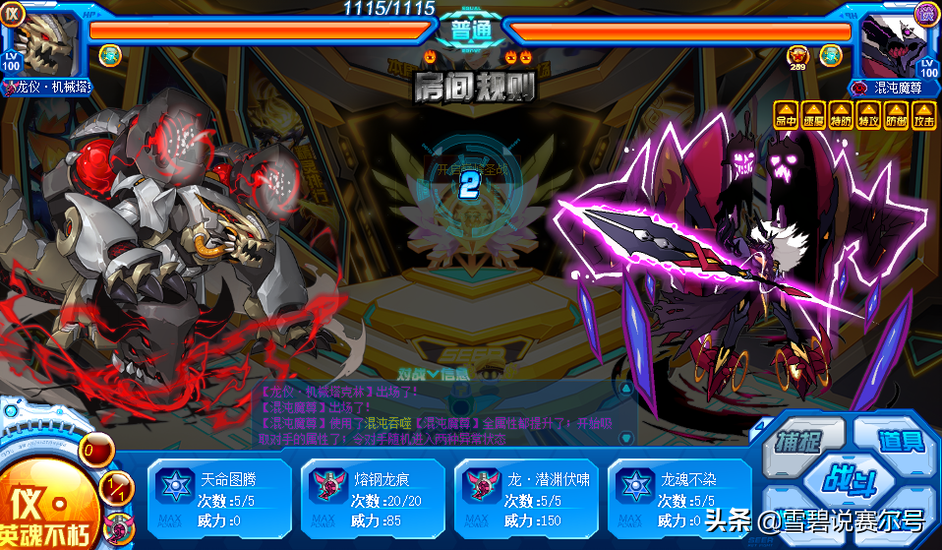942x550 pixels.
Task: Click the 攻击 stat boost indicator
Action: [x=924, y=115]
